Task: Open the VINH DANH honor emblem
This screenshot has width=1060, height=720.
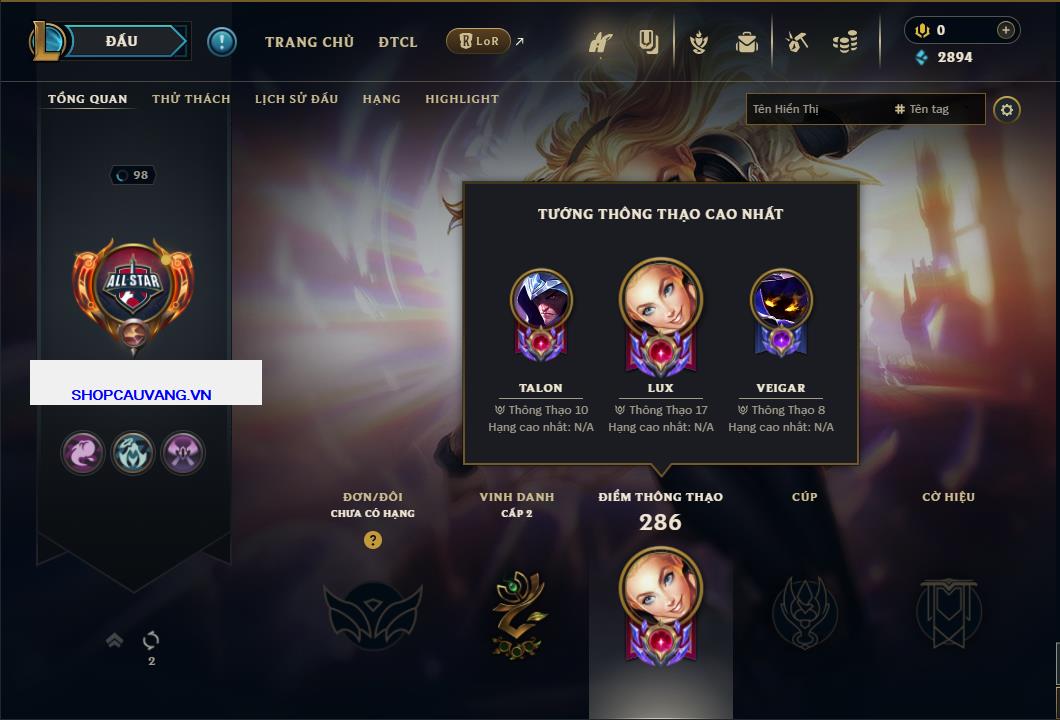Action: (x=517, y=612)
